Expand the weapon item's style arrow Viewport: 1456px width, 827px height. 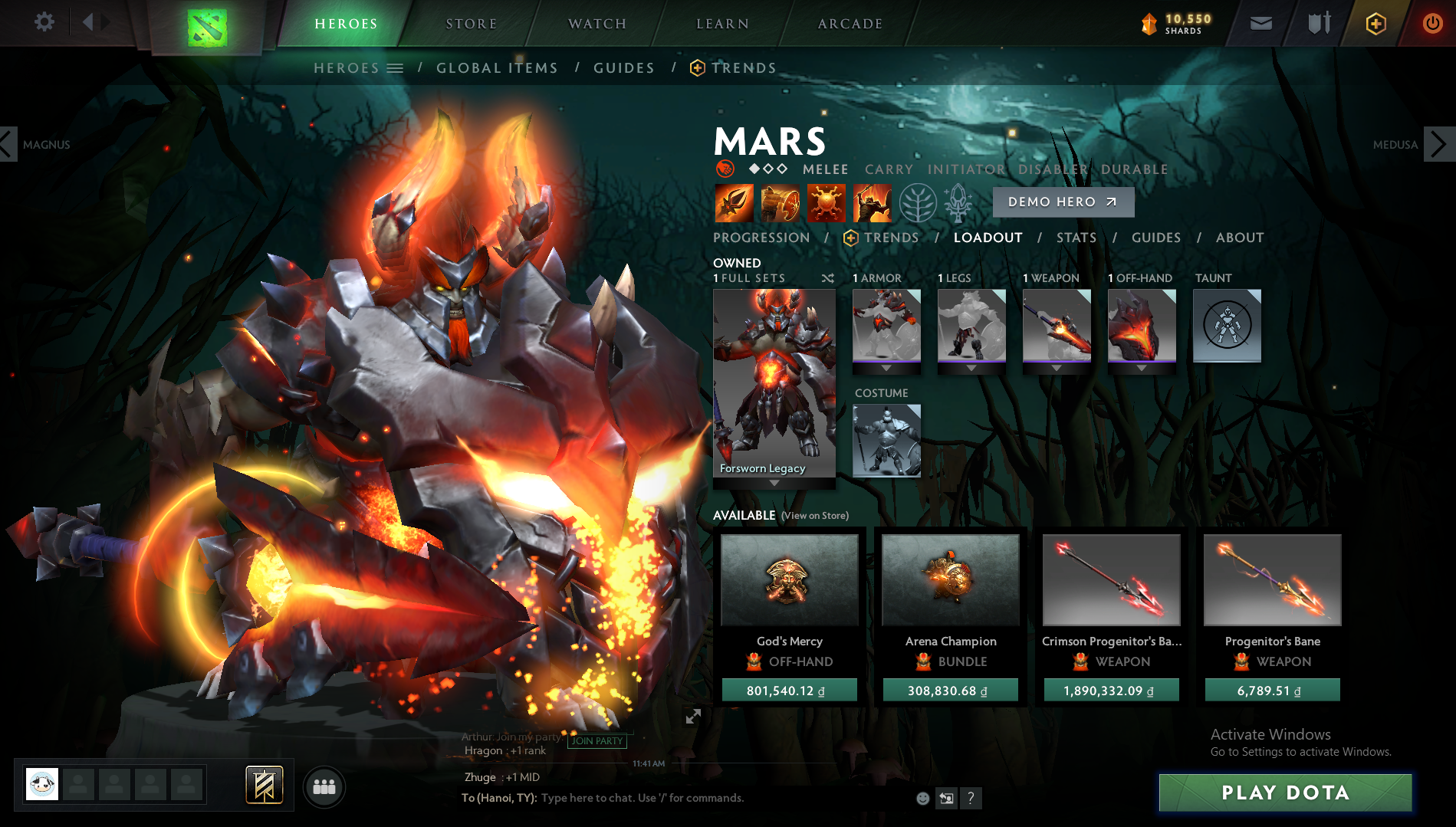pyautogui.click(x=1057, y=369)
